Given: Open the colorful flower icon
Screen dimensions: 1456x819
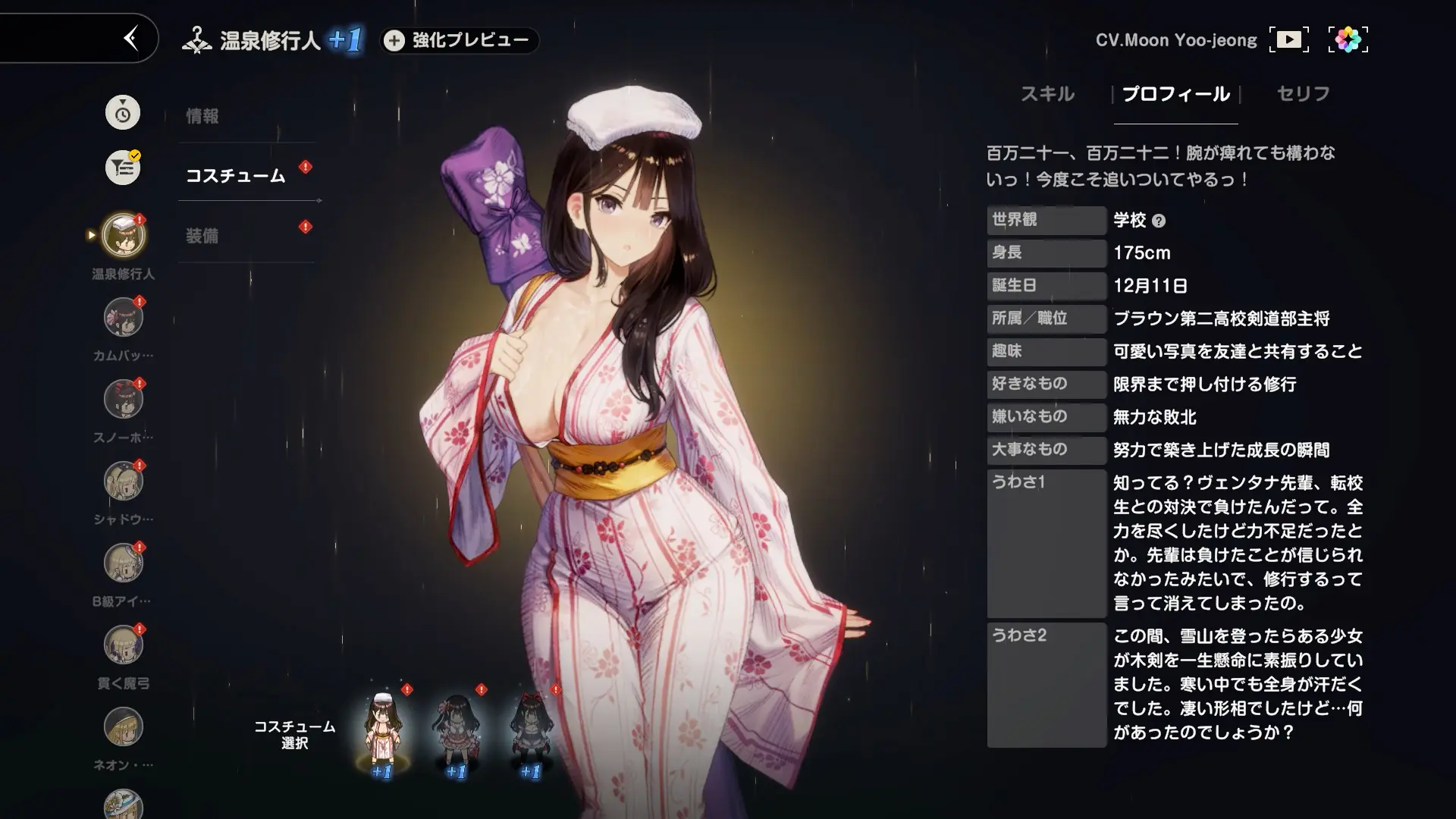Looking at the screenshot, I should (1348, 39).
